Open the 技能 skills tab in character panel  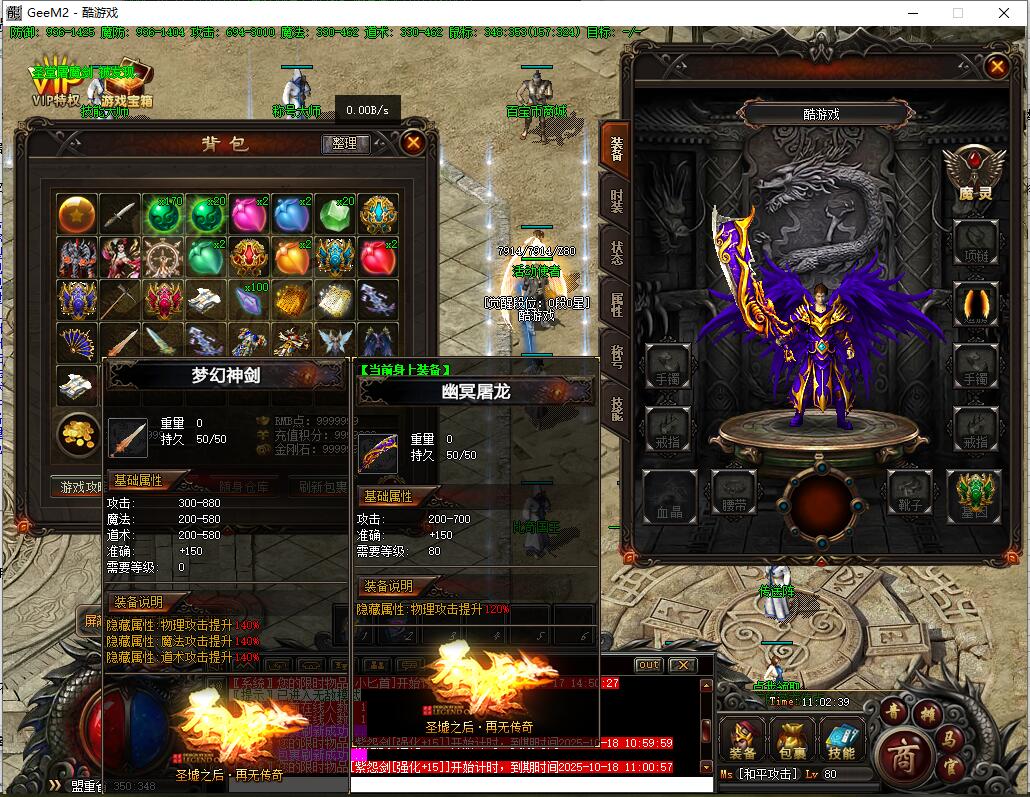click(x=615, y=407)
